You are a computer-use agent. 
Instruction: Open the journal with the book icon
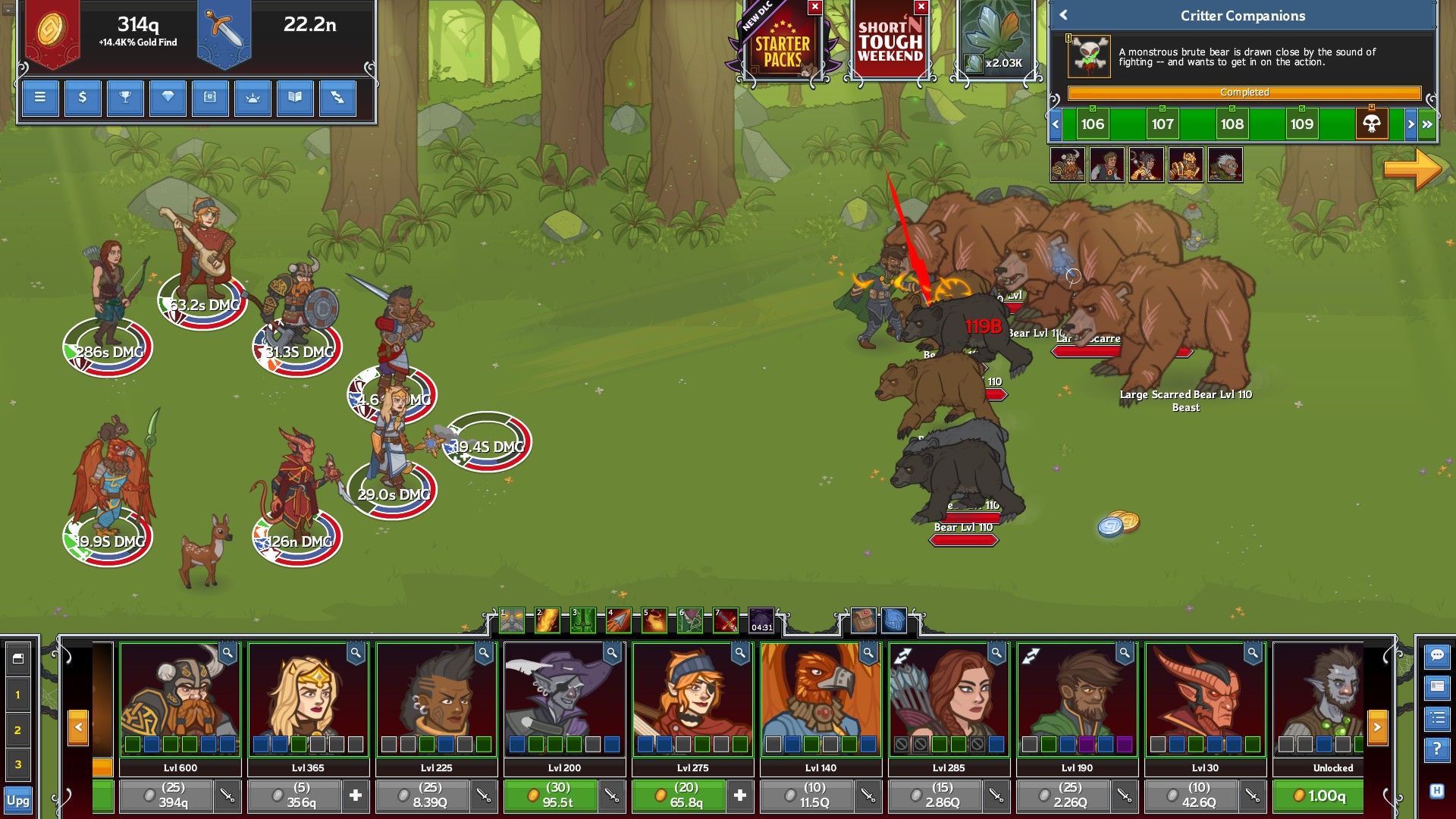point(296,97)
